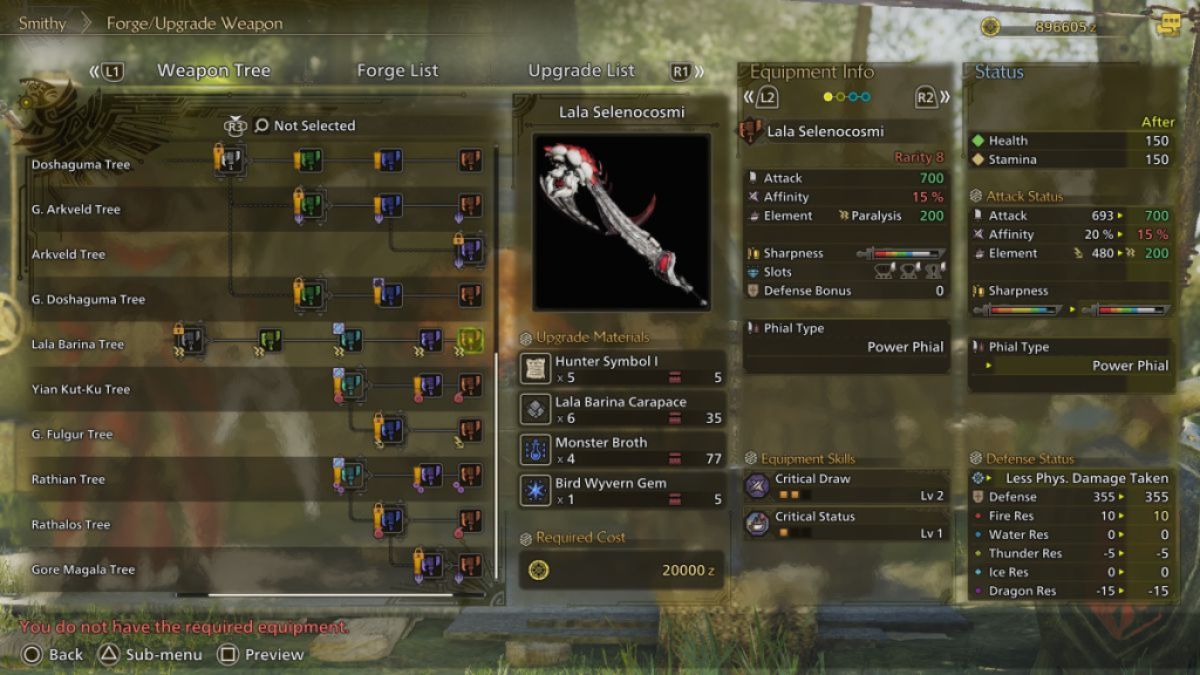Screen dimensions: 1200x675
Task: Click the highlighted Lala Selenocosmi weapon node
Action: [470, 341]
